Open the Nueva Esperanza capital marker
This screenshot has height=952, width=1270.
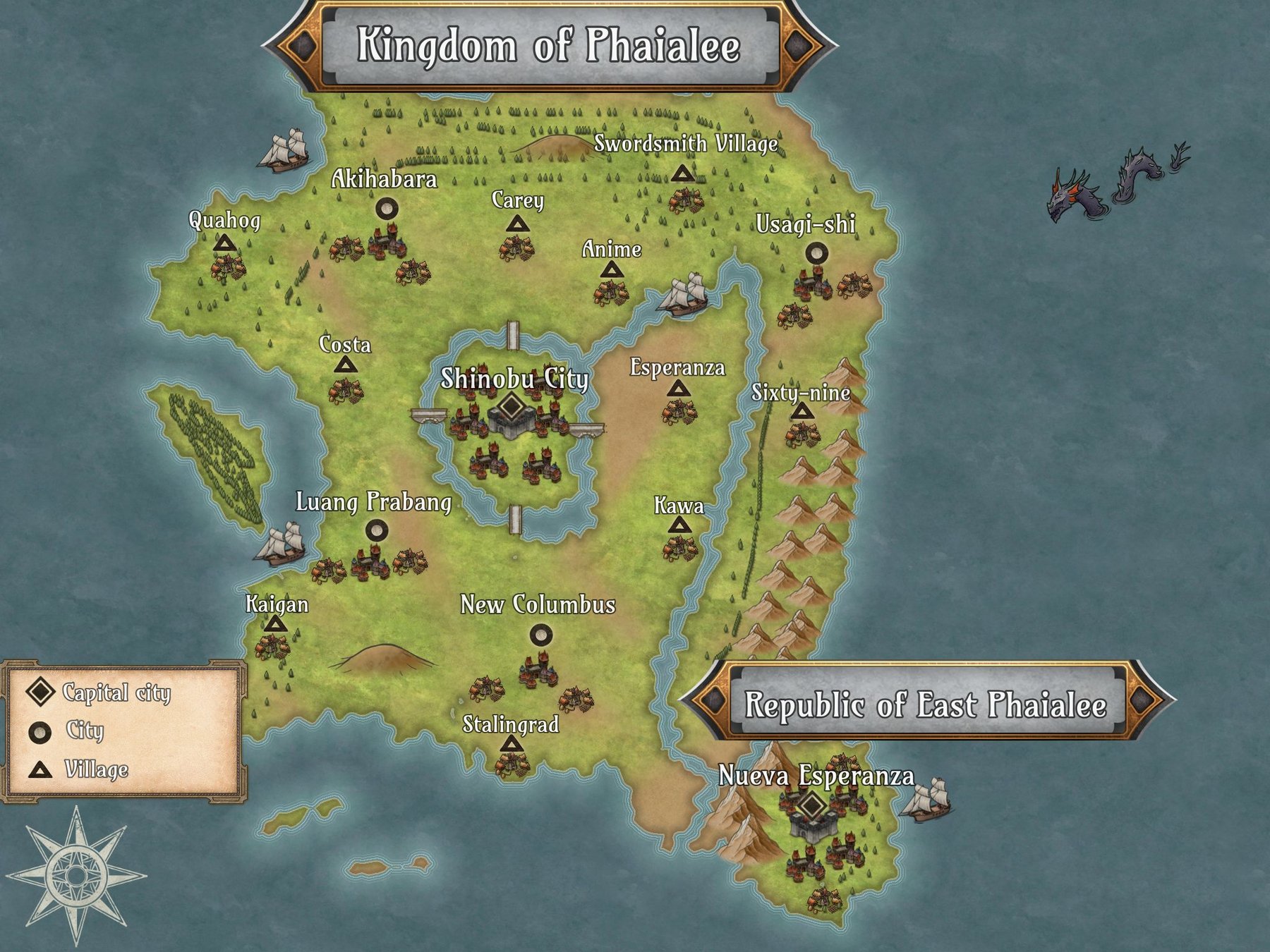812,805
